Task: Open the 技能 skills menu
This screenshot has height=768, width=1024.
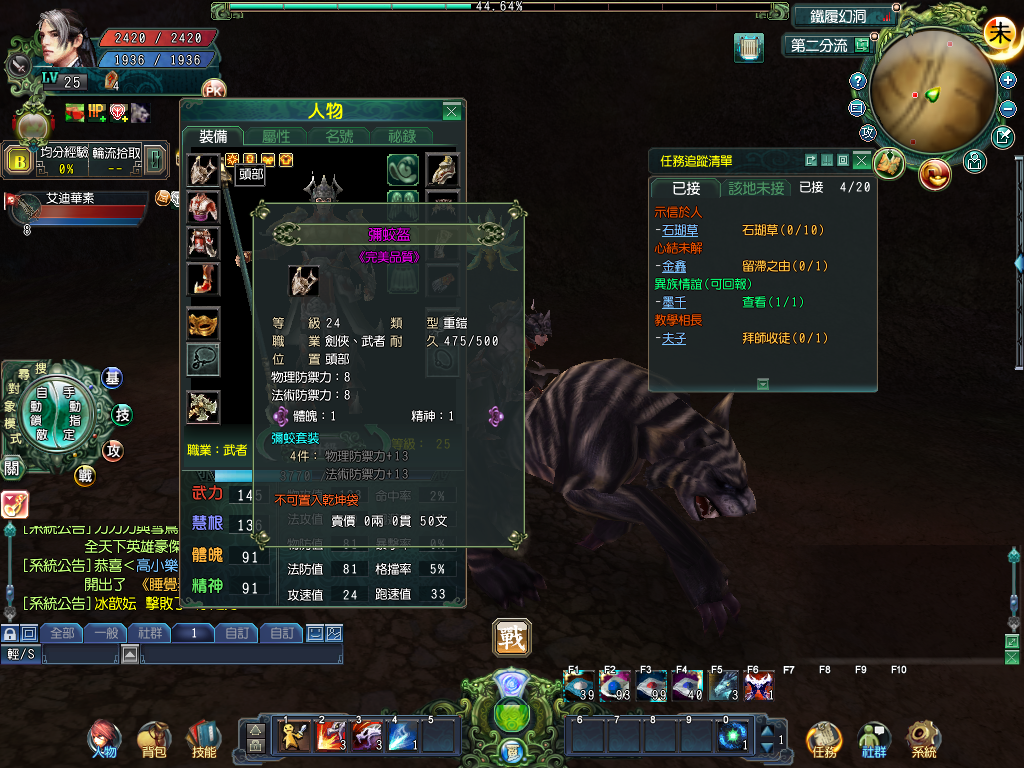Action: [x=204, y=739]
